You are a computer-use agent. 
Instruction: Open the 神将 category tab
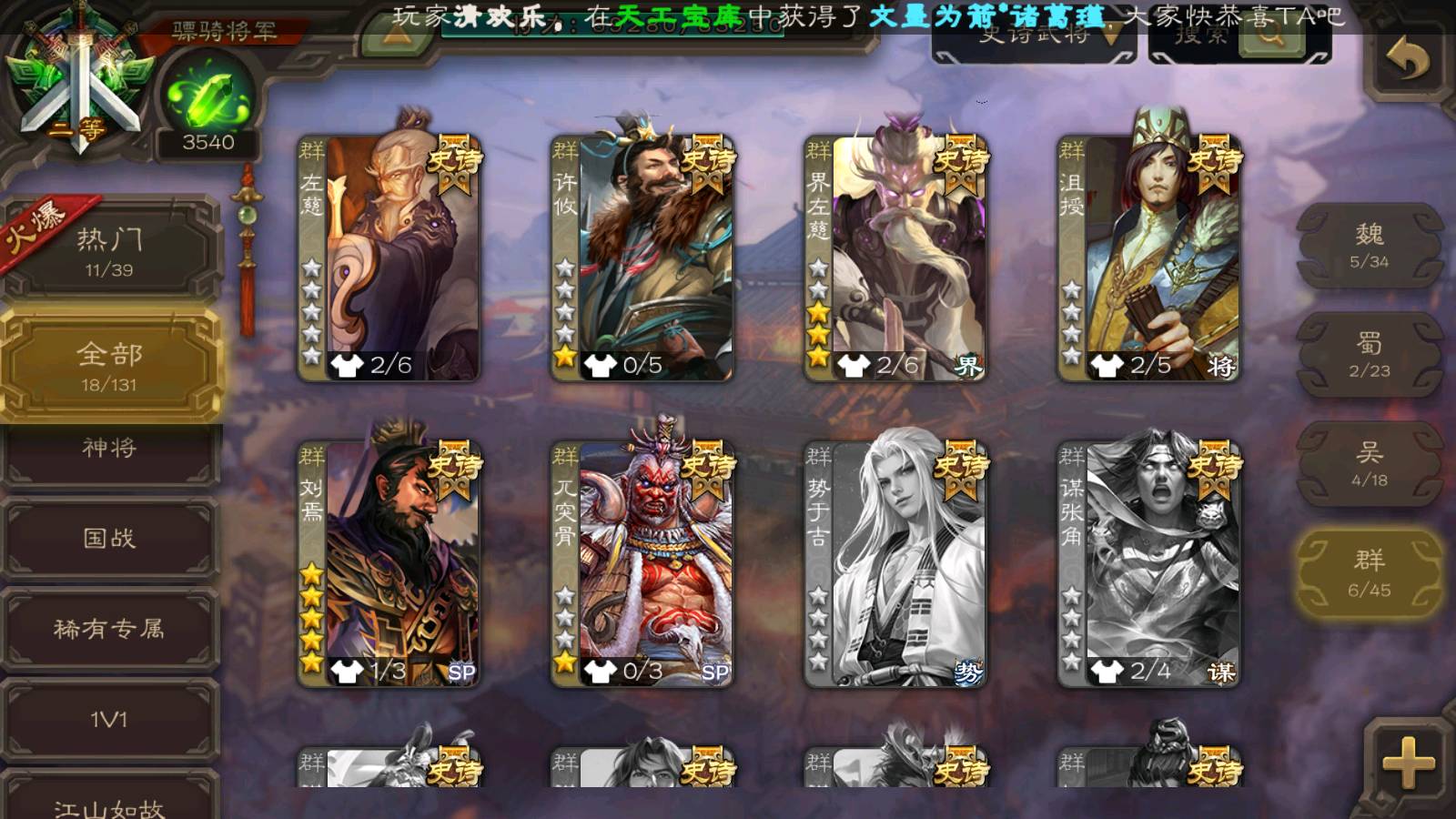[110, 450]
